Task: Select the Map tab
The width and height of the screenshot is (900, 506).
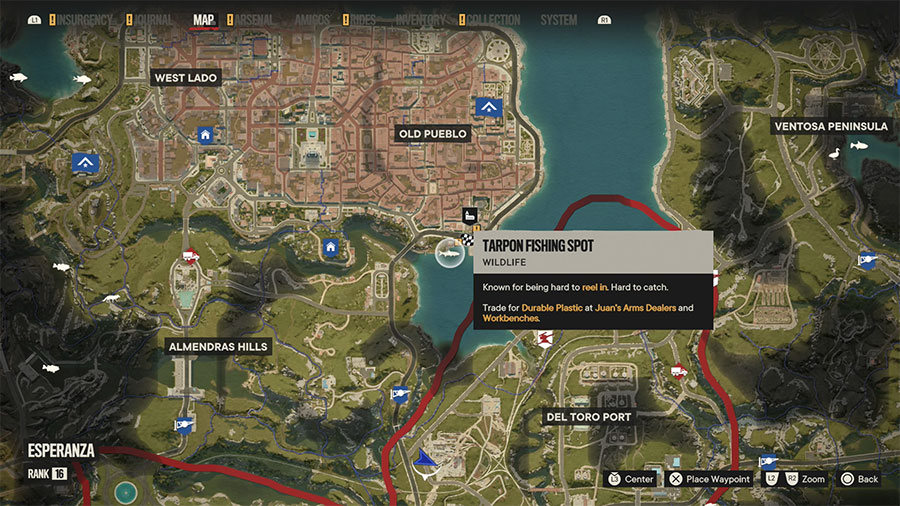Action: pyautogui.click(x=203, y=20)
